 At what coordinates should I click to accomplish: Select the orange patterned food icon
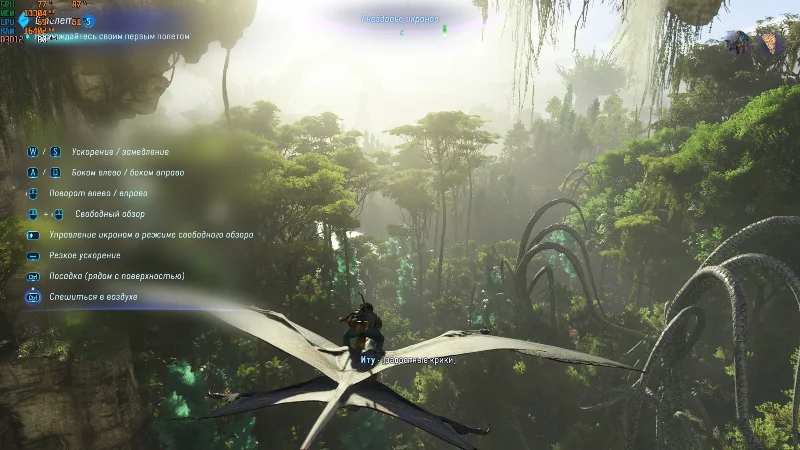(x=768, y=44)
